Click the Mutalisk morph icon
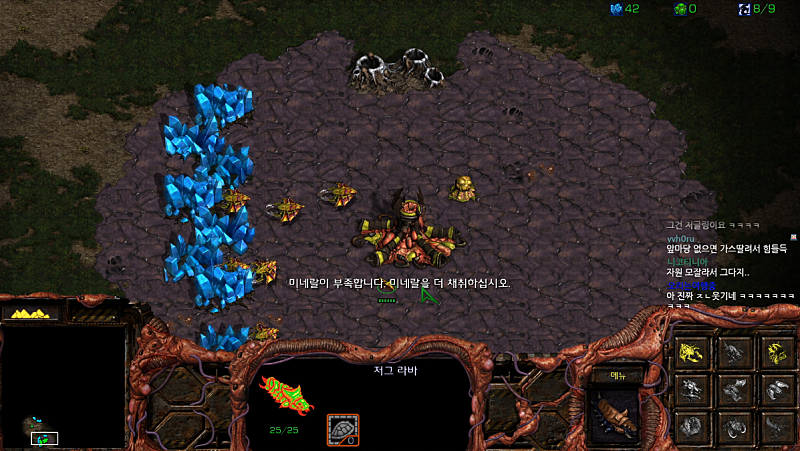This screenshot has width=800, height=451. (733, 389)
